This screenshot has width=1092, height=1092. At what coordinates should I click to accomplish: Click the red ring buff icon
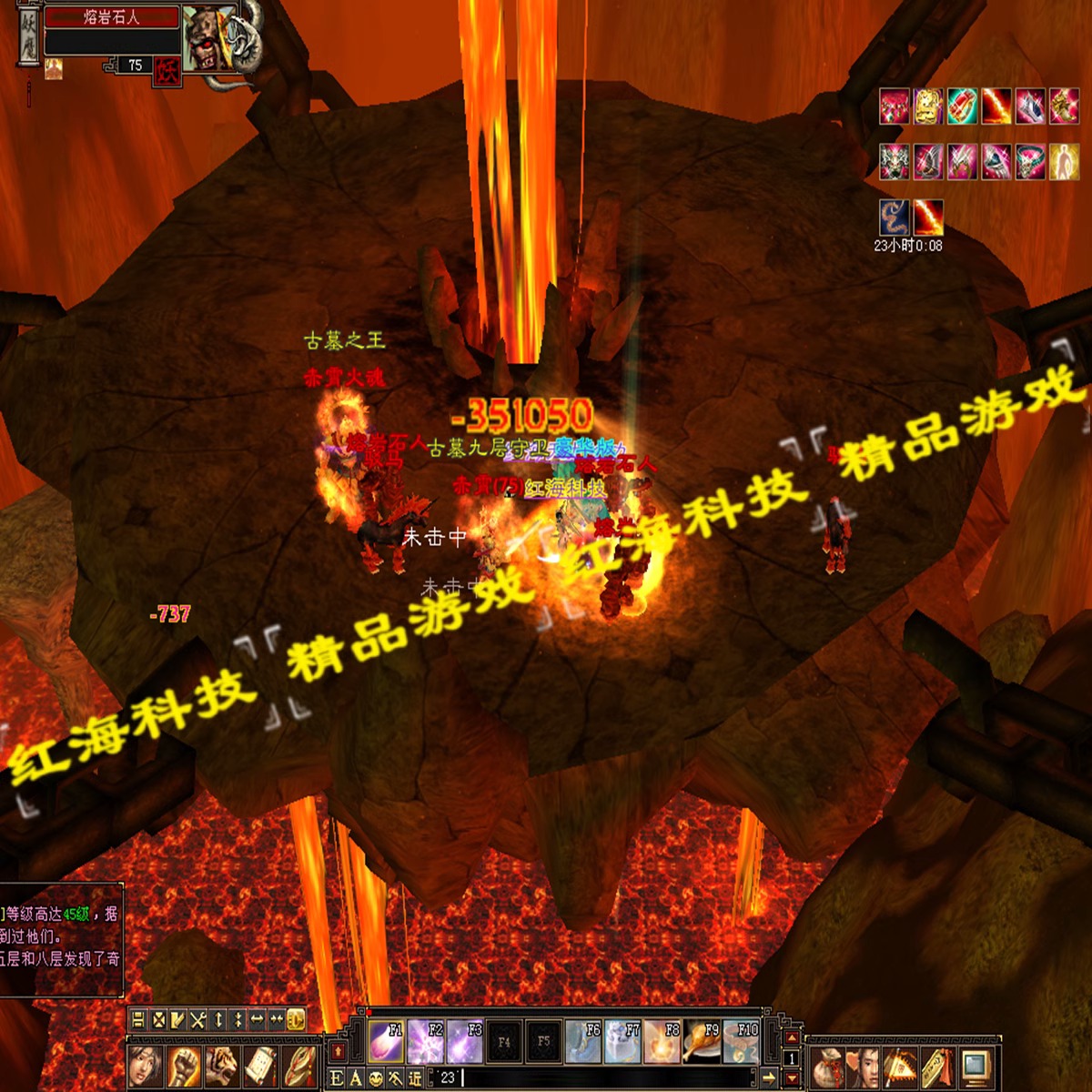coord(962,106)
